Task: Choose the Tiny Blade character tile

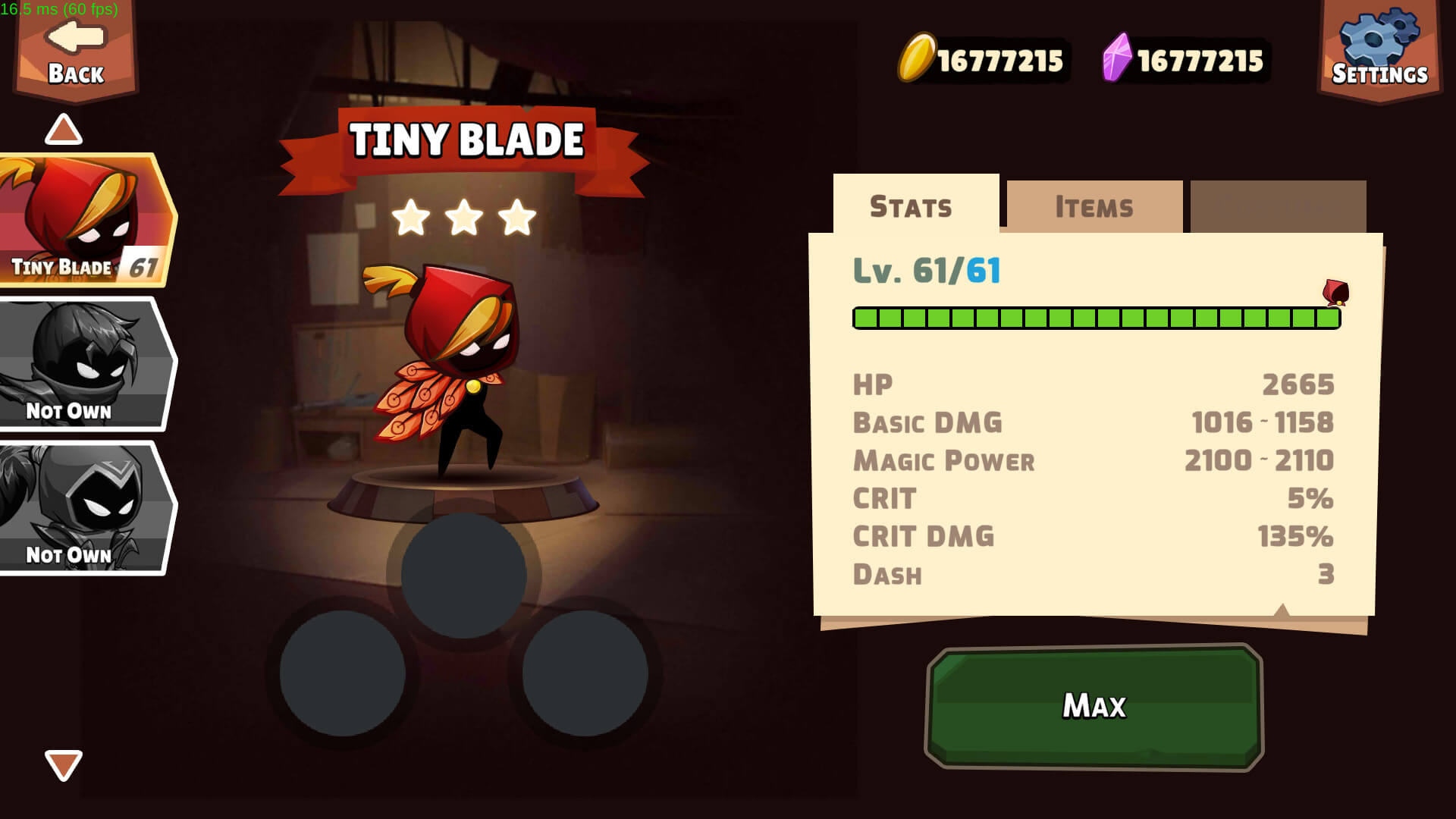Action: tap(86, 221)
